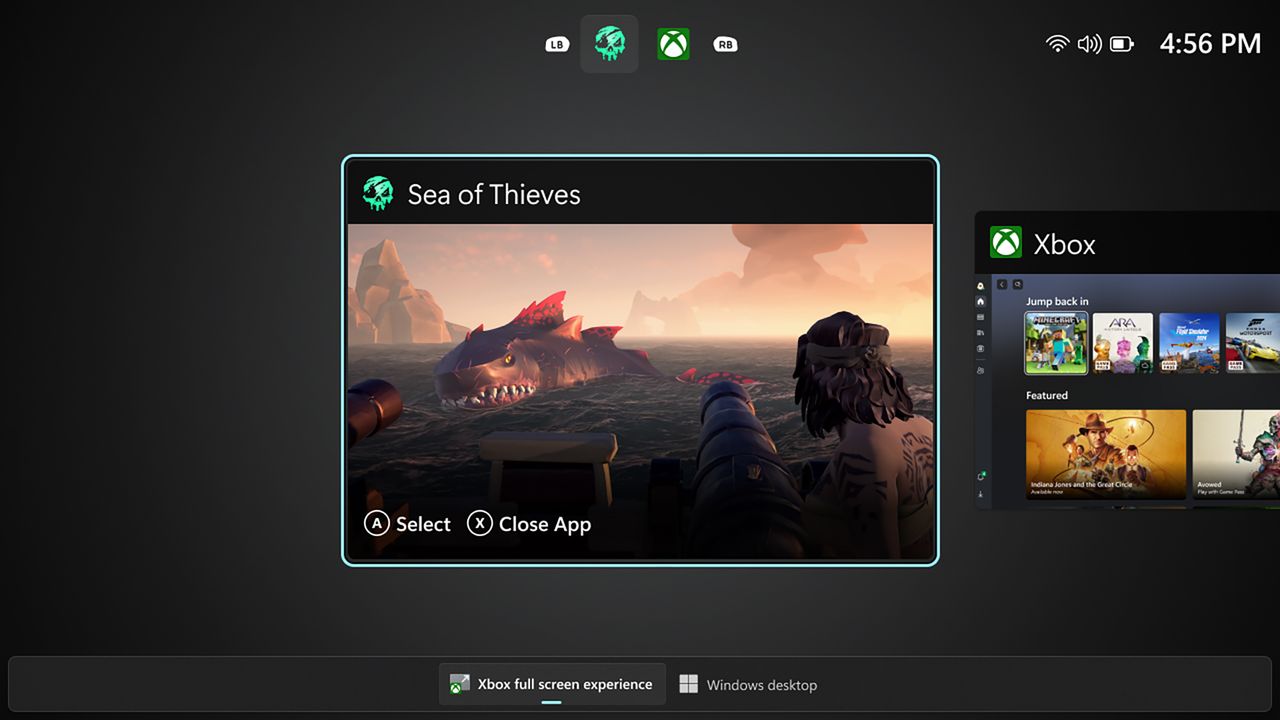Click the Sea of Thieves skull logo on the card

tap(378, 192)
